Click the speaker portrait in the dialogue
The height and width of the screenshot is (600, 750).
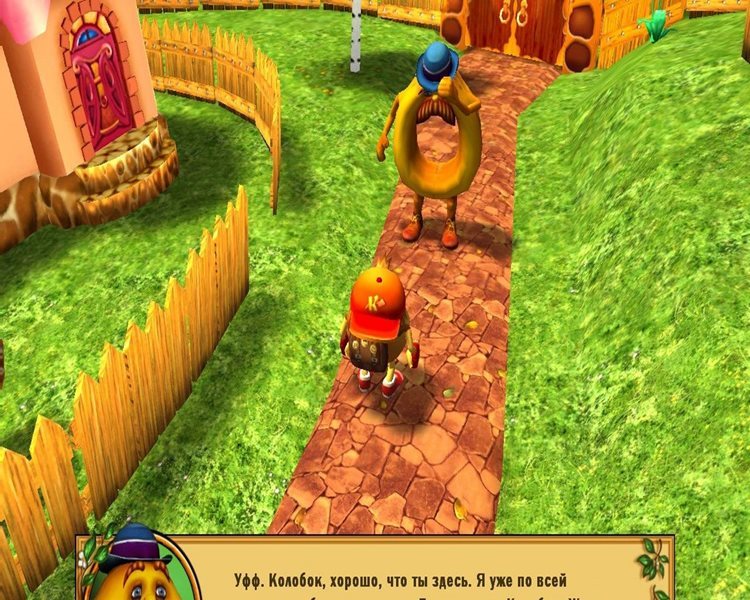[135, 568]
